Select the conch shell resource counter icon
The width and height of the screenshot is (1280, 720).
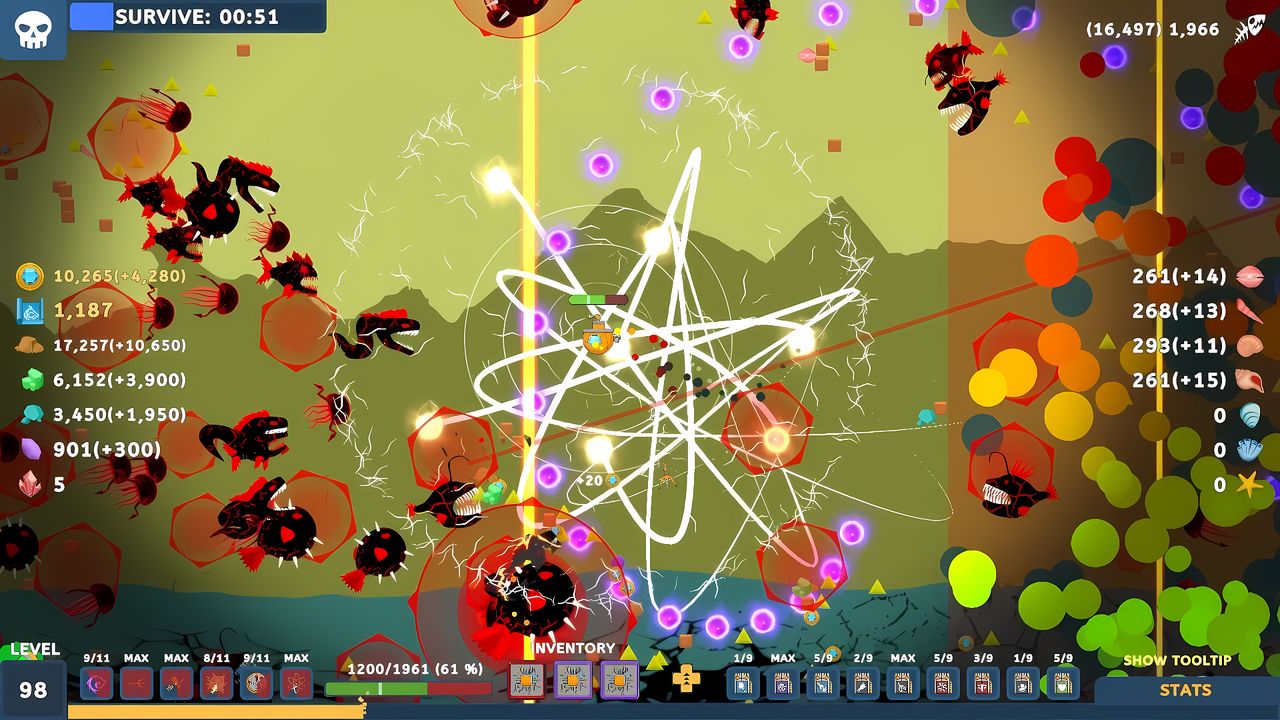point(1250,381)
